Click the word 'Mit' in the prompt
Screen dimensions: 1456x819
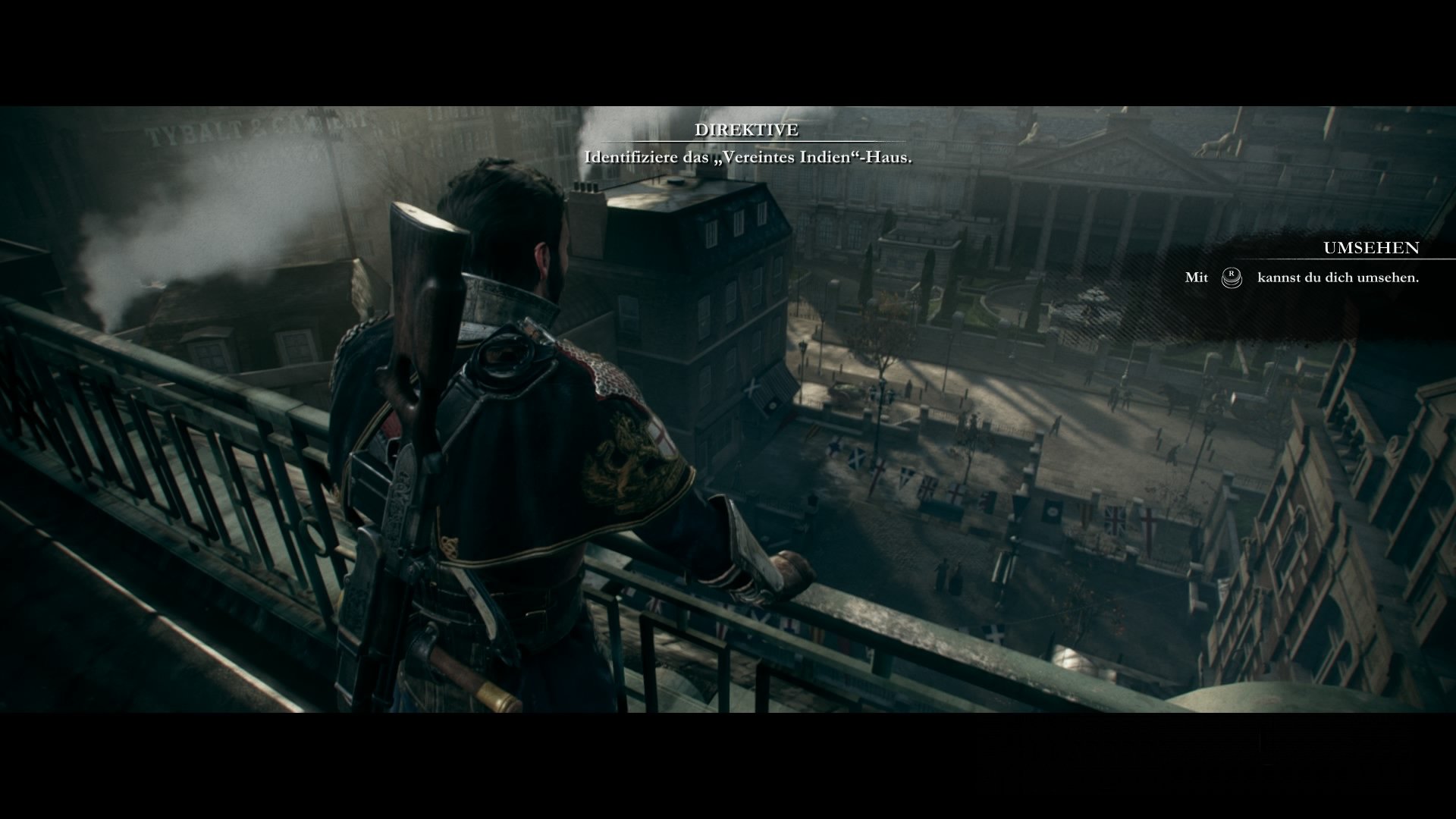point(1196,278)
